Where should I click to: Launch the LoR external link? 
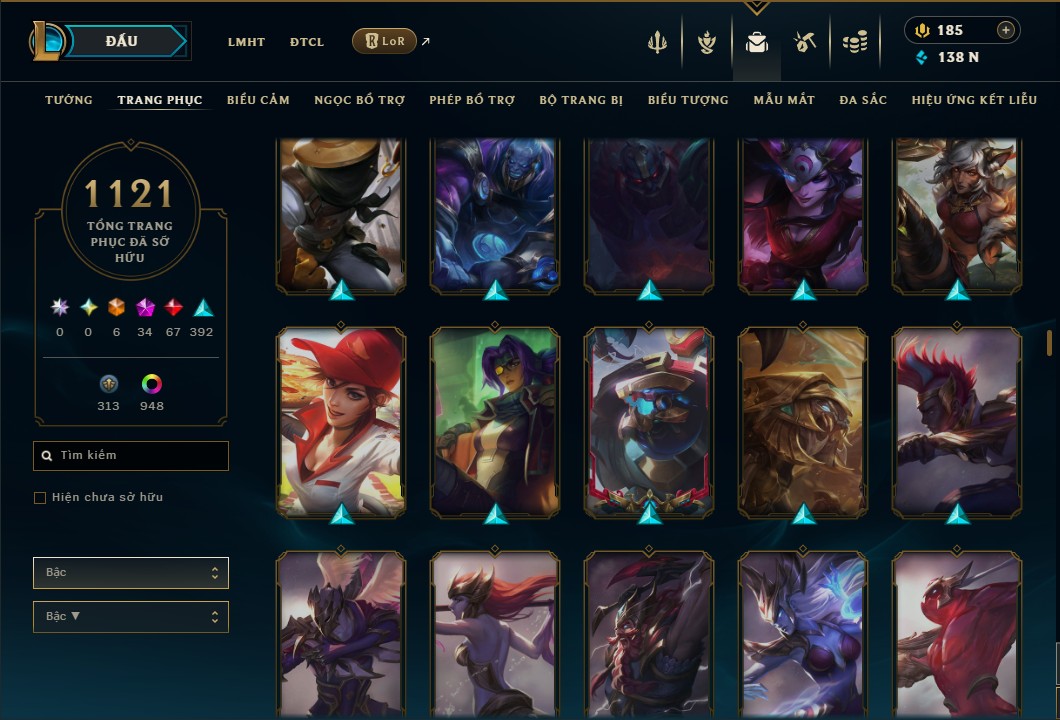click(385, 41)
